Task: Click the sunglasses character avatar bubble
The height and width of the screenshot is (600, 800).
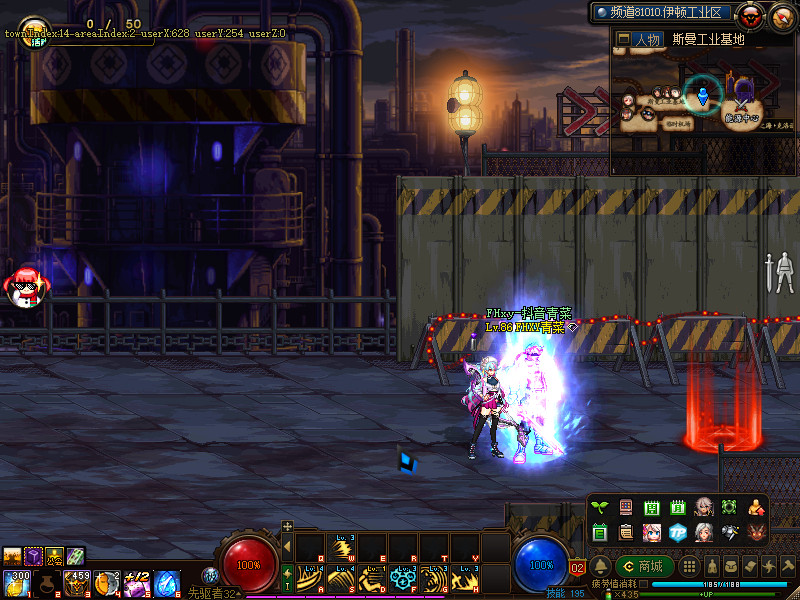Action: point(25,287)
